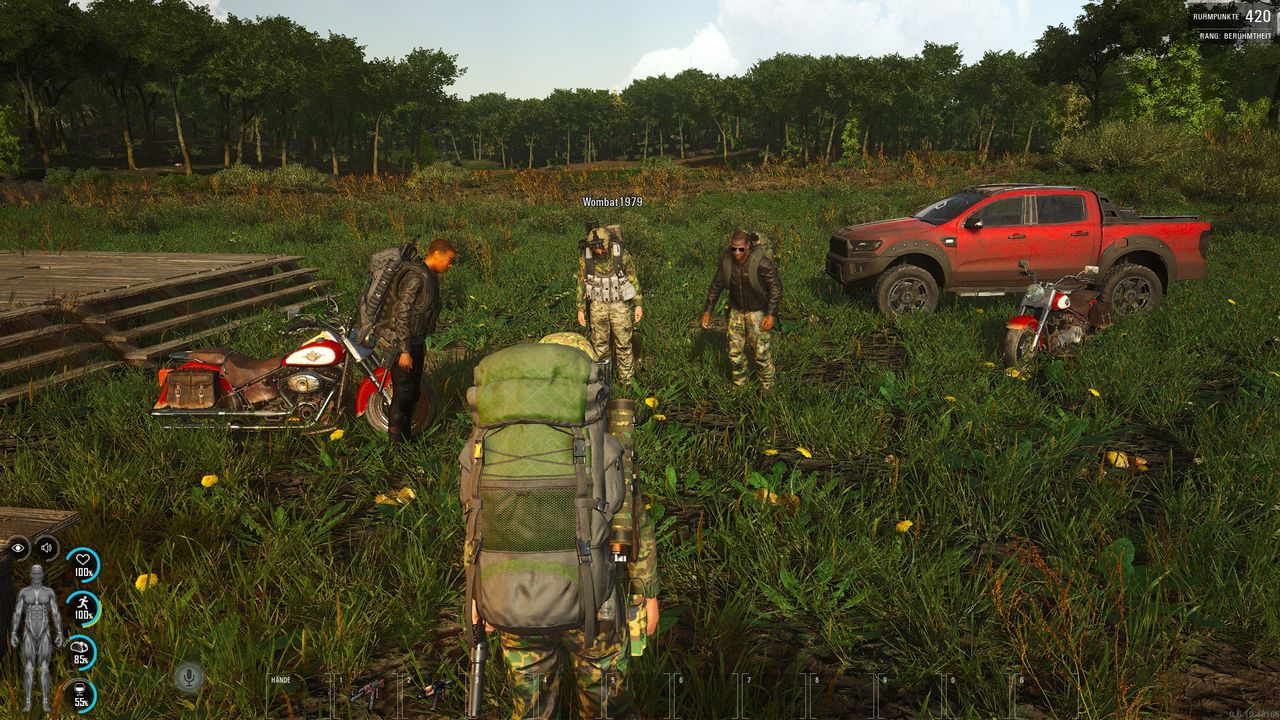Image resolution: width=1280 pixels, height=720 pixels.
Task: Select the Hände hands slot
Action: (x=296, y=691)
